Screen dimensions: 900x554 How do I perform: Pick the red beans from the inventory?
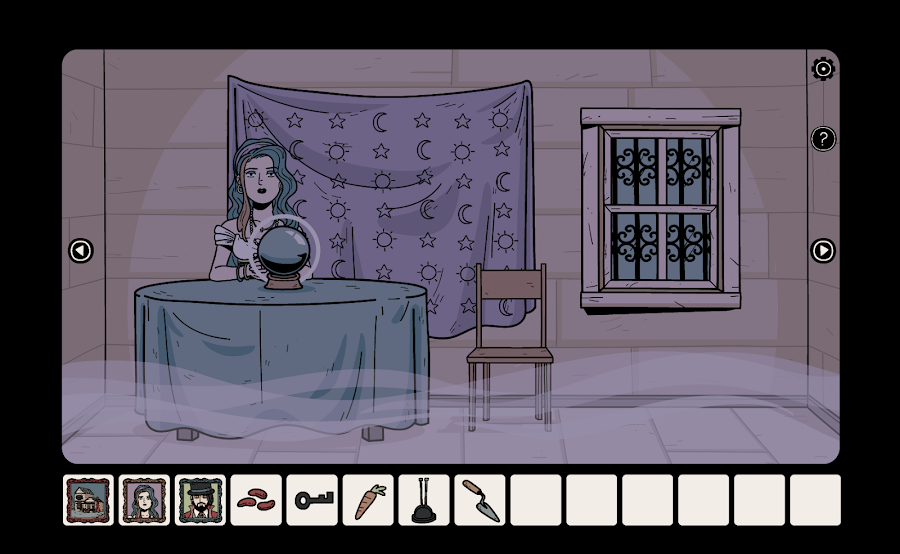pyautogui.click(x=257, y=500)
